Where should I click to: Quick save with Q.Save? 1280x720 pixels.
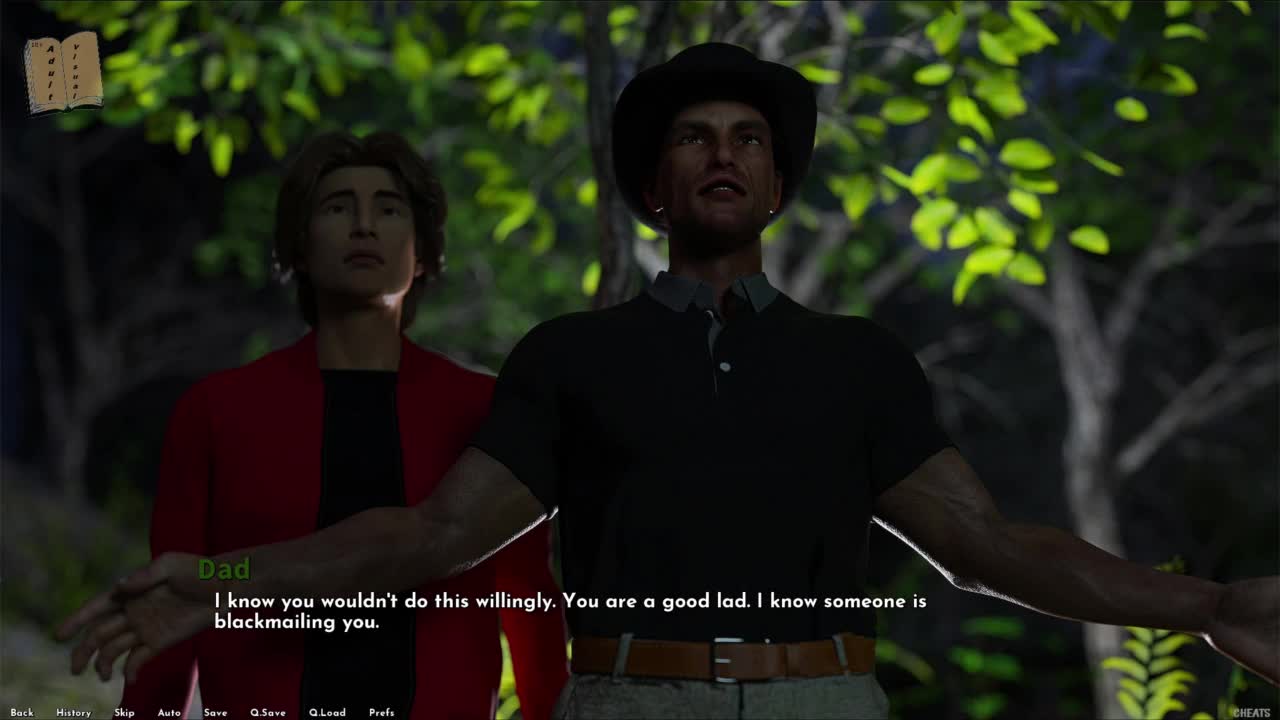[267, 713]
